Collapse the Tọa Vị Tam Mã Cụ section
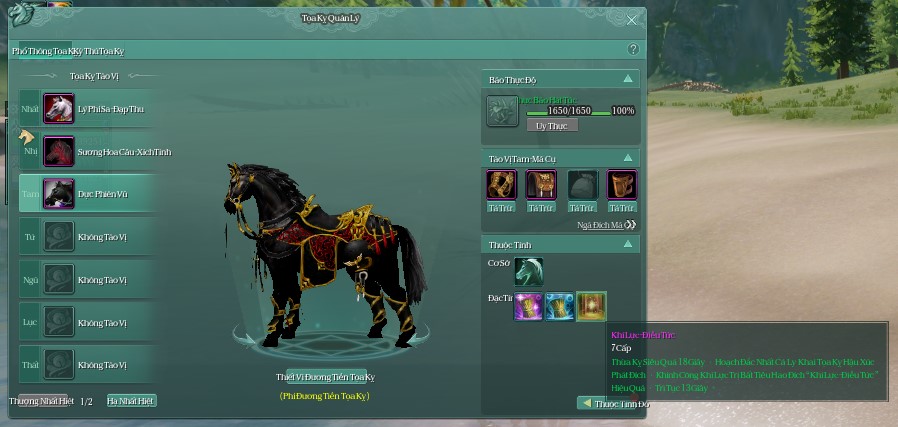 tap(628, 159)
